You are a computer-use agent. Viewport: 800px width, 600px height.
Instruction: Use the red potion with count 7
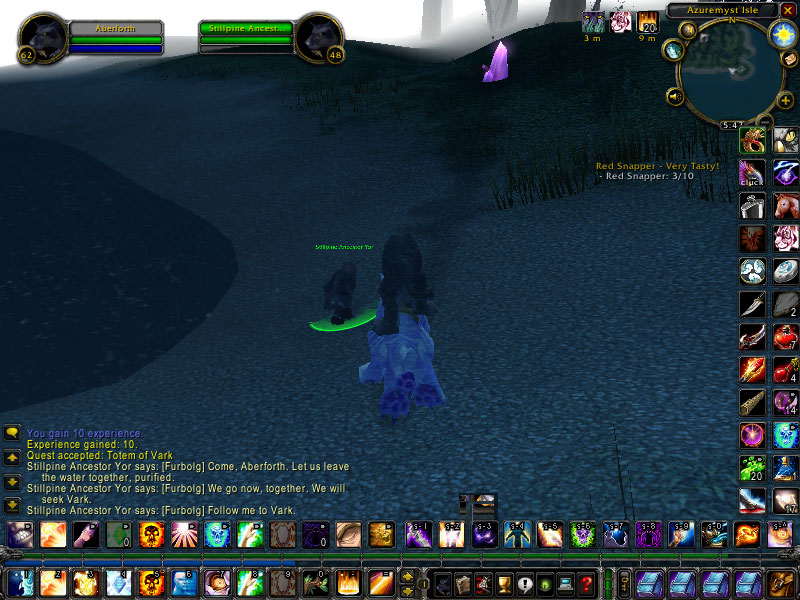[786, 337]
